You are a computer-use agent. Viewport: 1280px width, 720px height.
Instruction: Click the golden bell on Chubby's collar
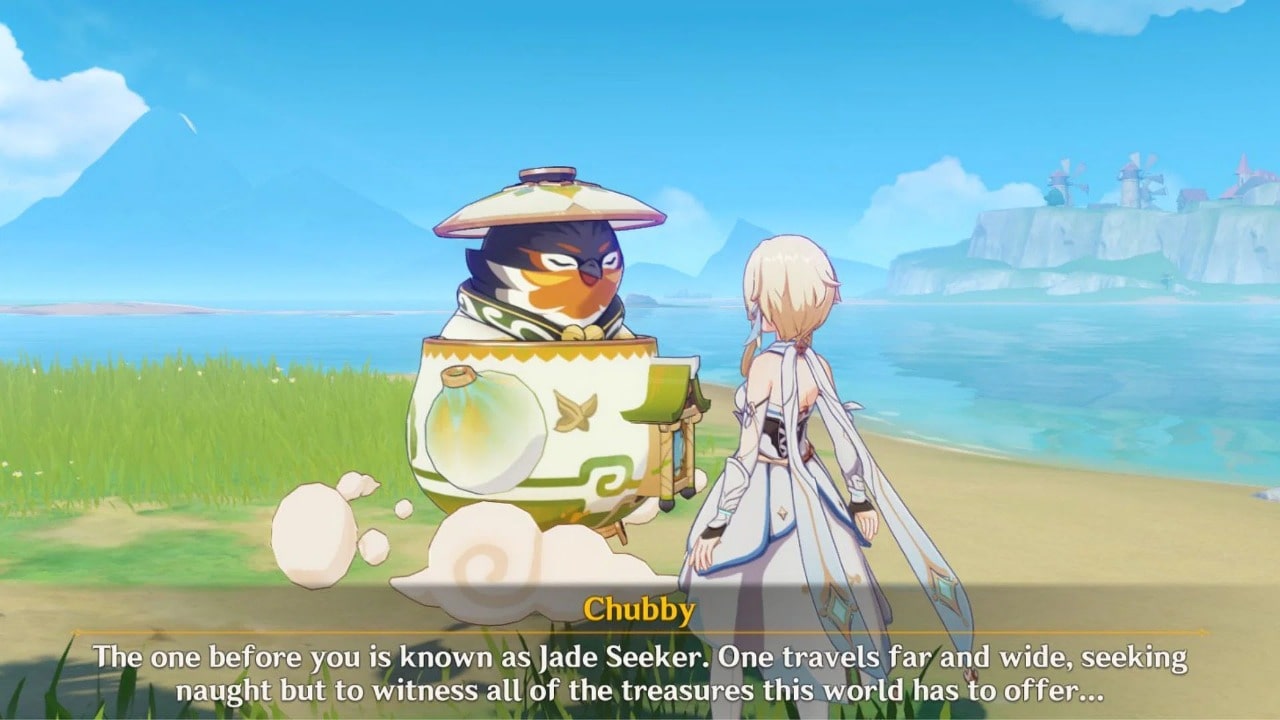pos(577,330)
